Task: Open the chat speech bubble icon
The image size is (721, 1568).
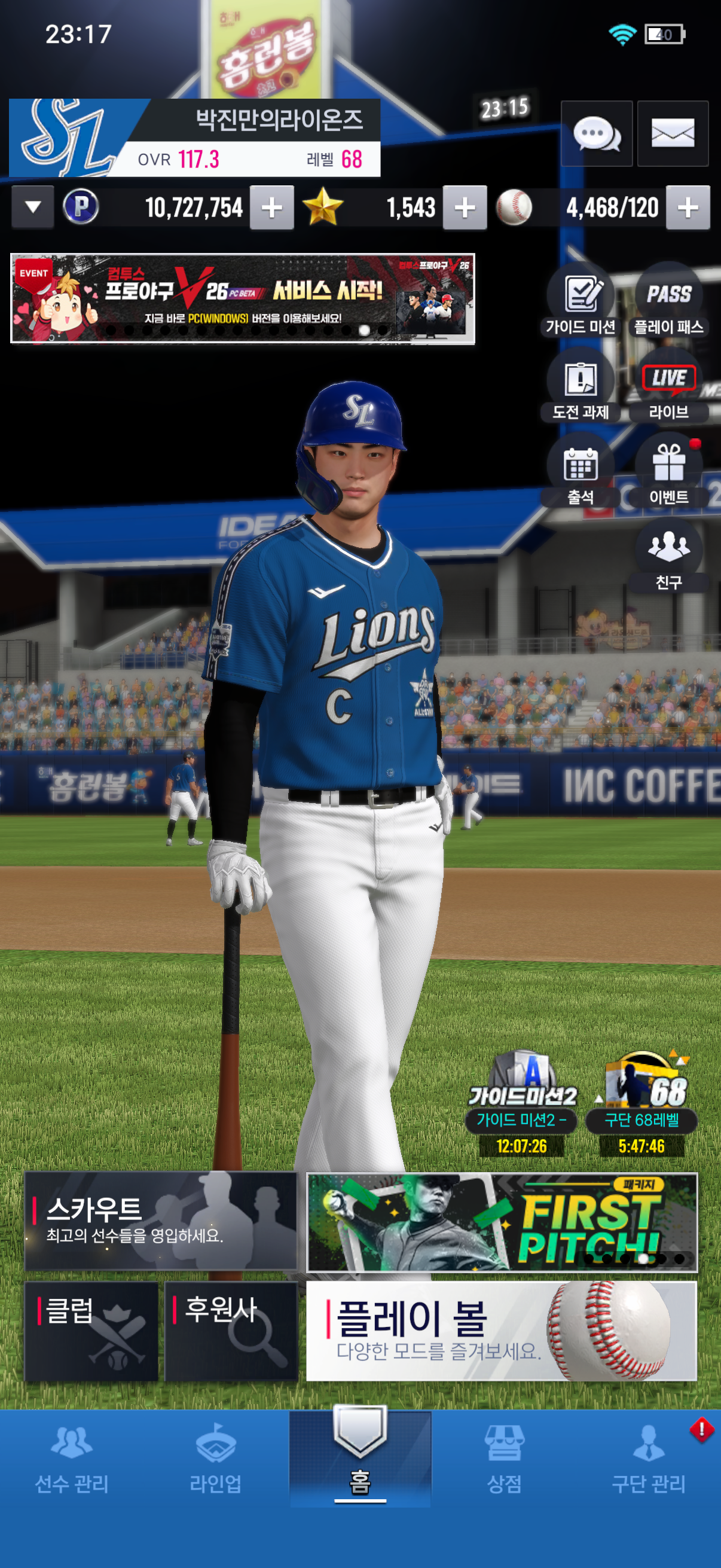Action: tap(596, 133)
